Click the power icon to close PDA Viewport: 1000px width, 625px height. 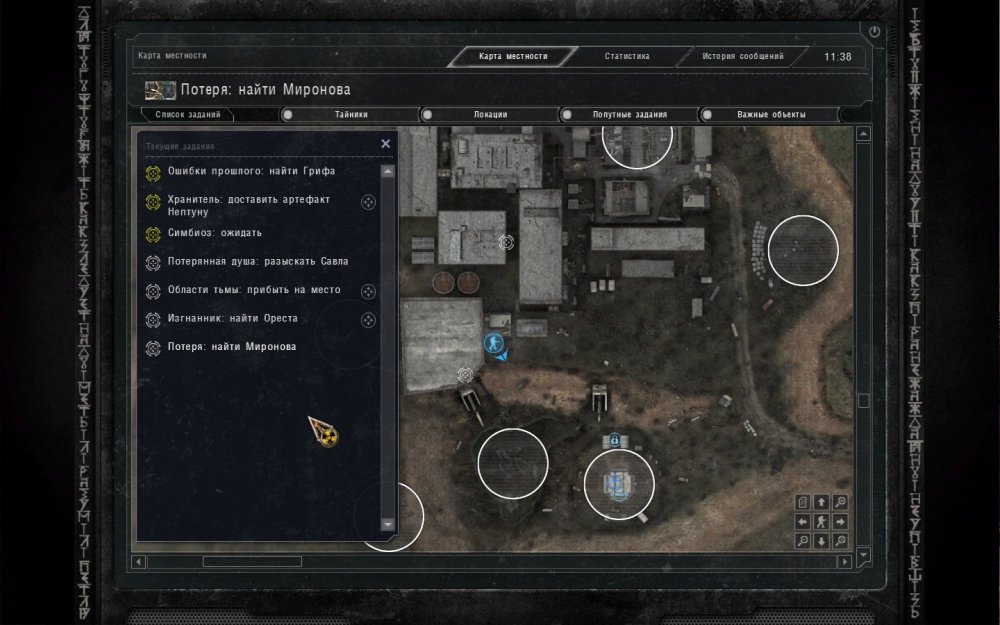(x=874, y=32)
